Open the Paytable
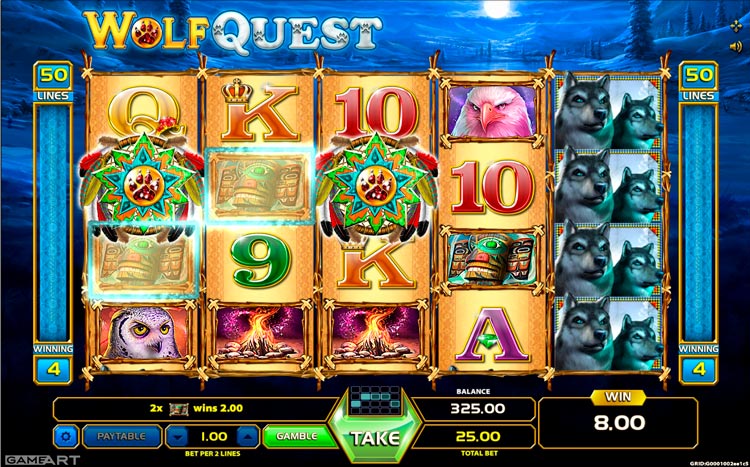Viewport: 750px width, 467px height. [x=122, y=436]
